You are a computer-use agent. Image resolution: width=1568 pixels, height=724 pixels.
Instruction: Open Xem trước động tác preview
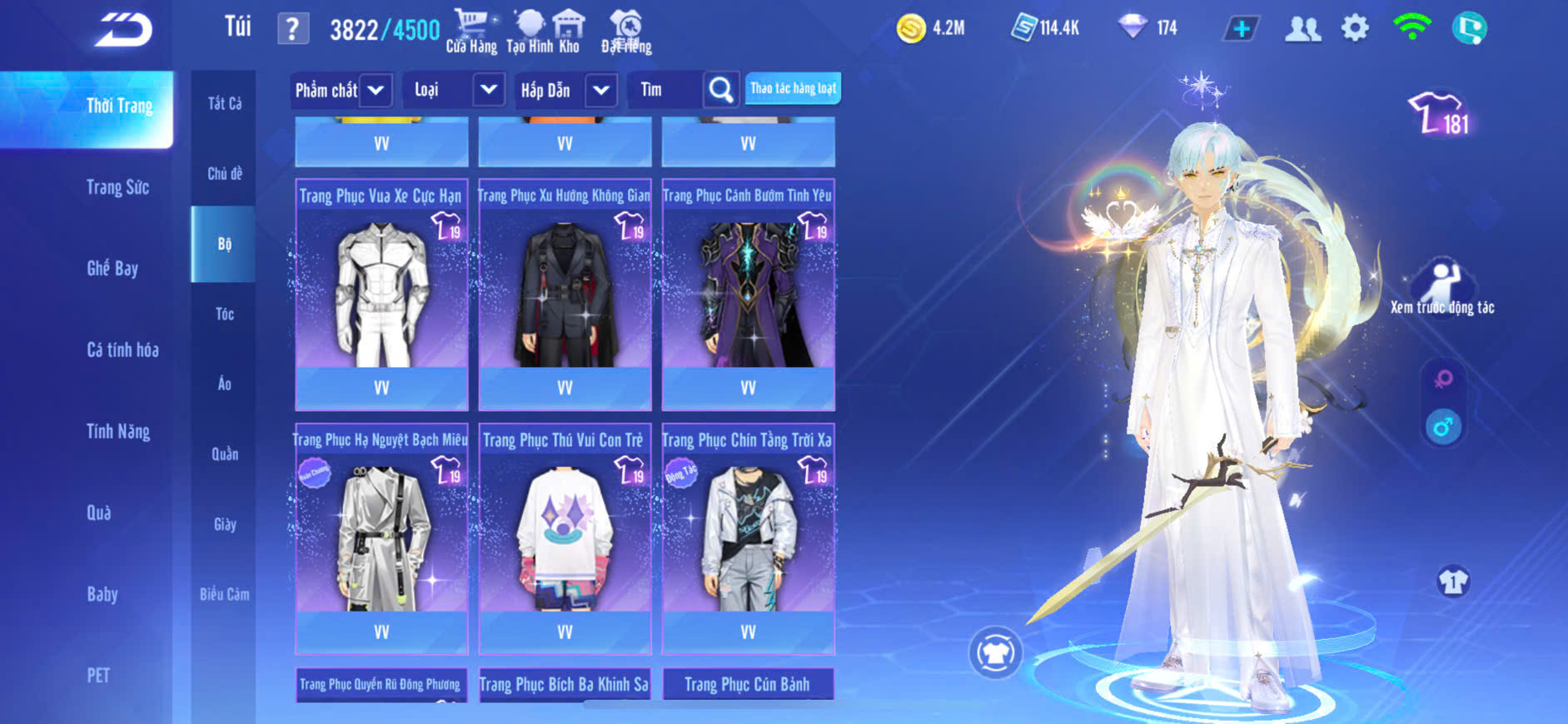click(1442, 287)
